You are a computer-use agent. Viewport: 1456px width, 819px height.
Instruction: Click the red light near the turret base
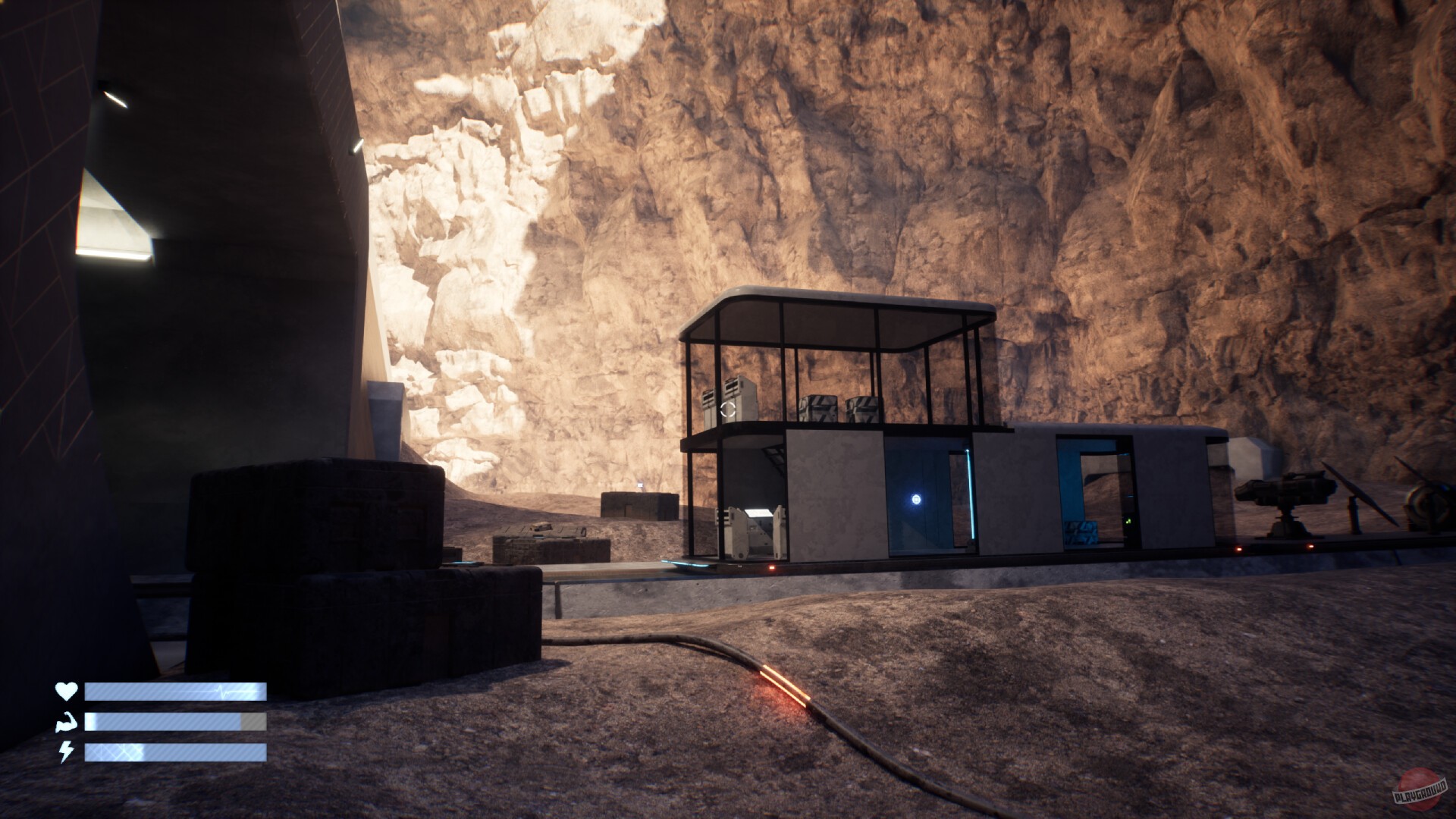1238,548
